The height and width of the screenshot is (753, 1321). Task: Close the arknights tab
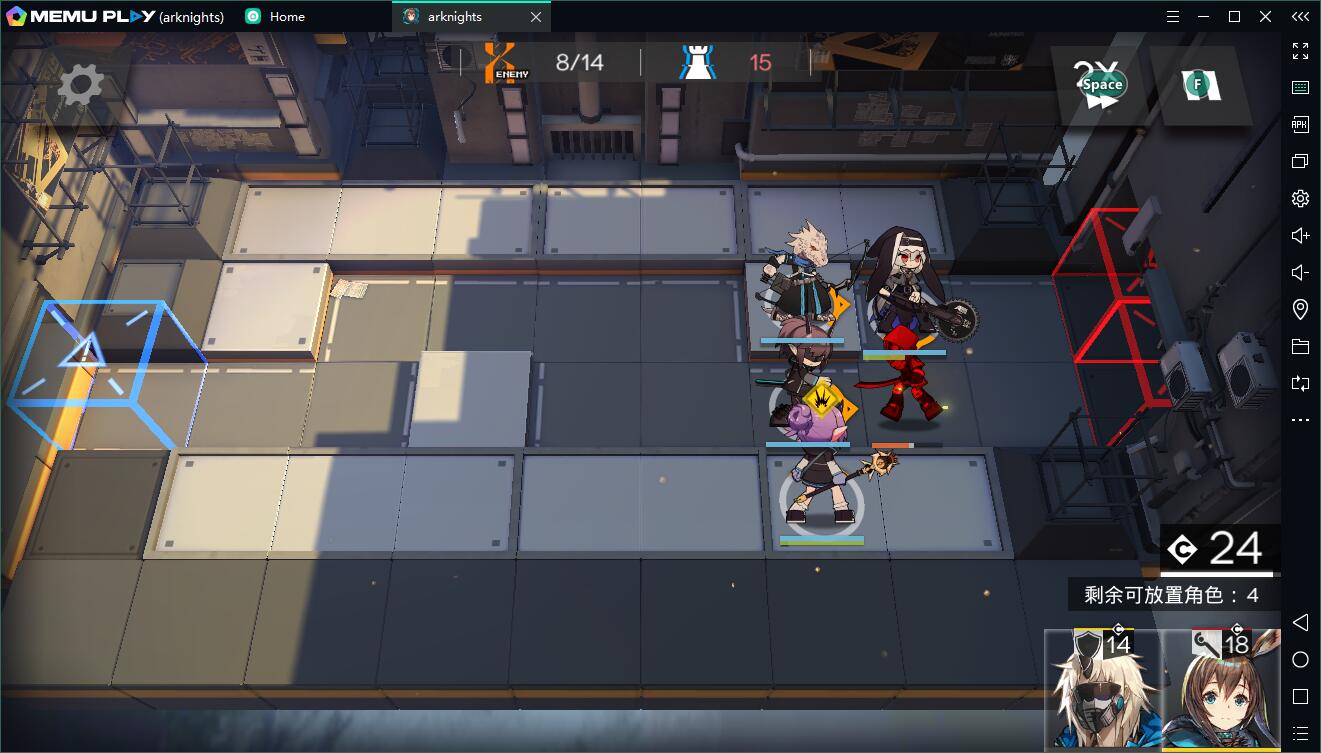point(536,17)
